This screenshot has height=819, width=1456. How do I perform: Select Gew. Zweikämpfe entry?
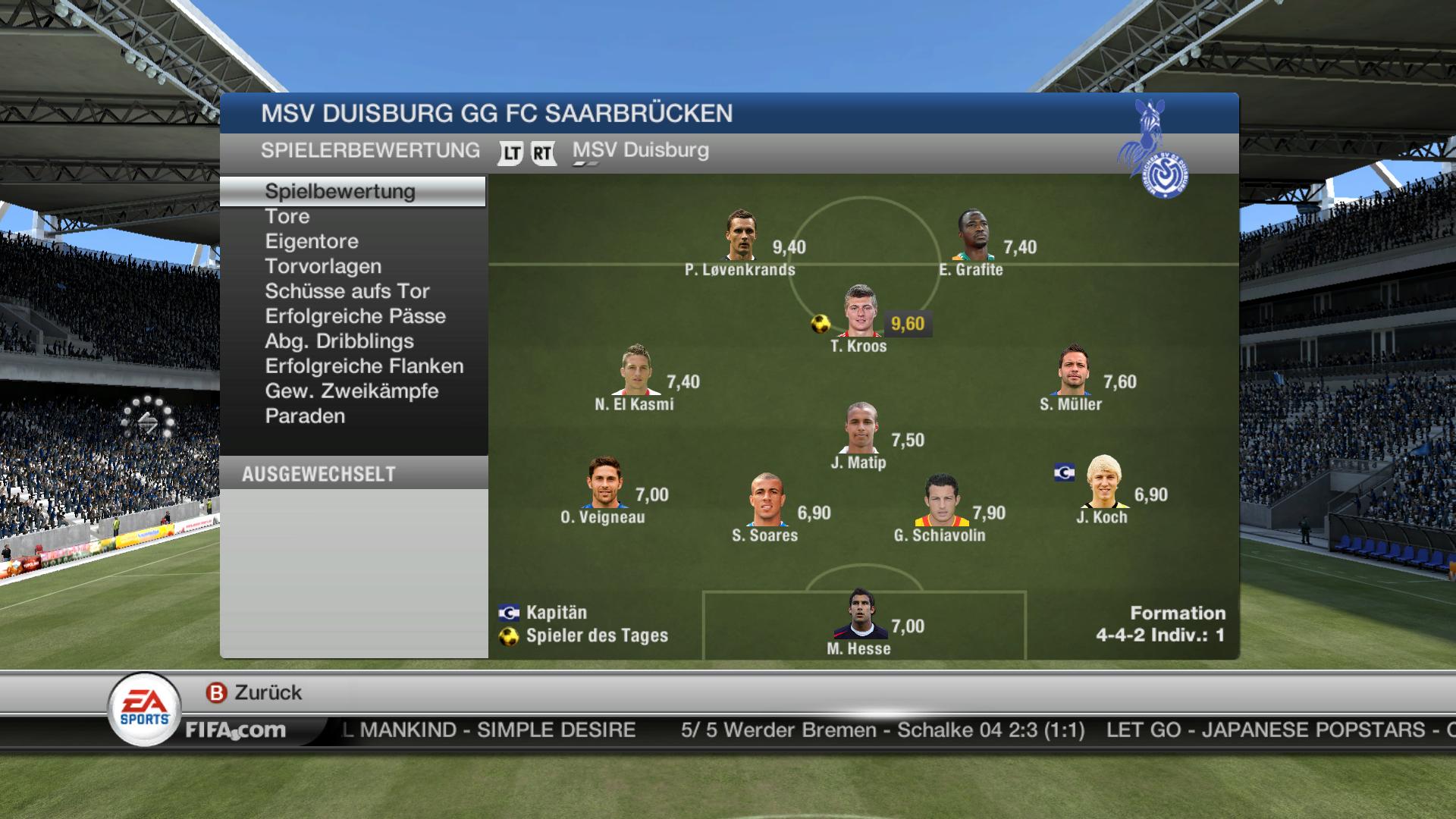coord(352,391)
